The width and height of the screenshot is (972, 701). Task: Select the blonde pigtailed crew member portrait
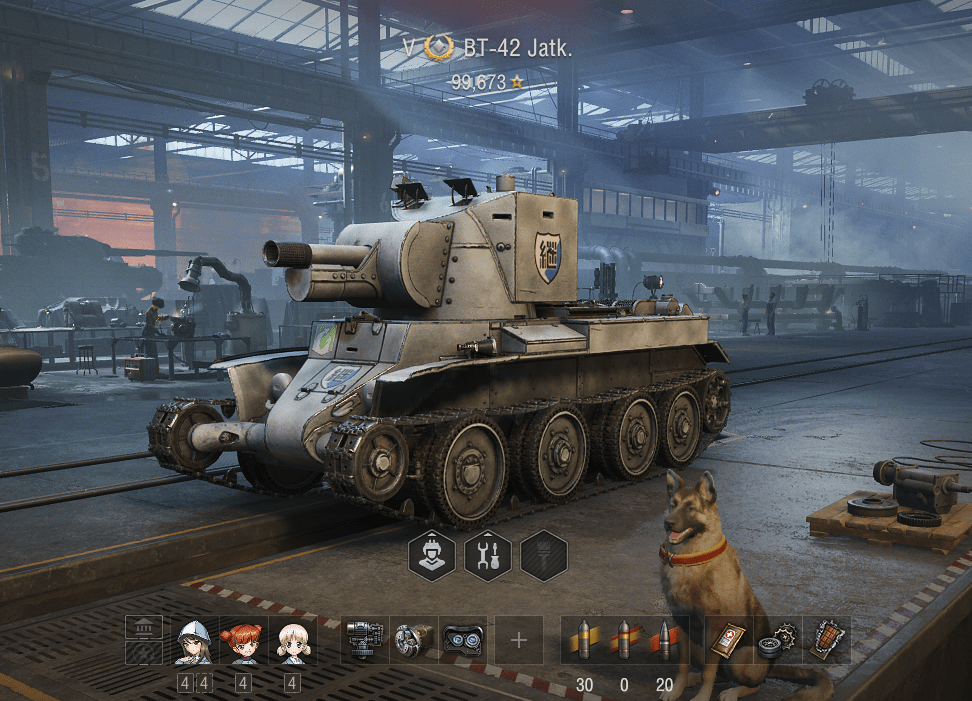(x=292, y=641)
